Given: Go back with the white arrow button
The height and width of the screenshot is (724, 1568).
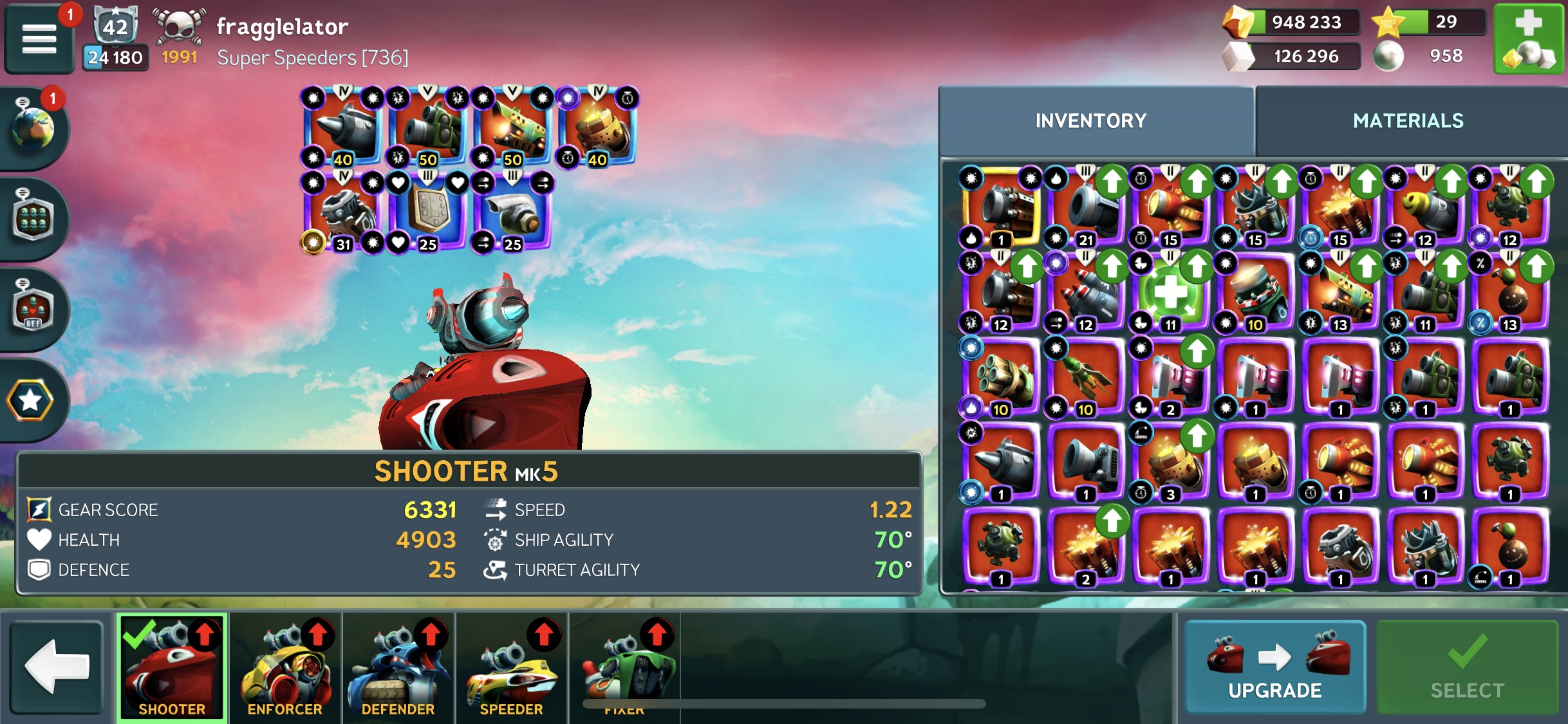Looking at the screenshot, I should [57, 667].
